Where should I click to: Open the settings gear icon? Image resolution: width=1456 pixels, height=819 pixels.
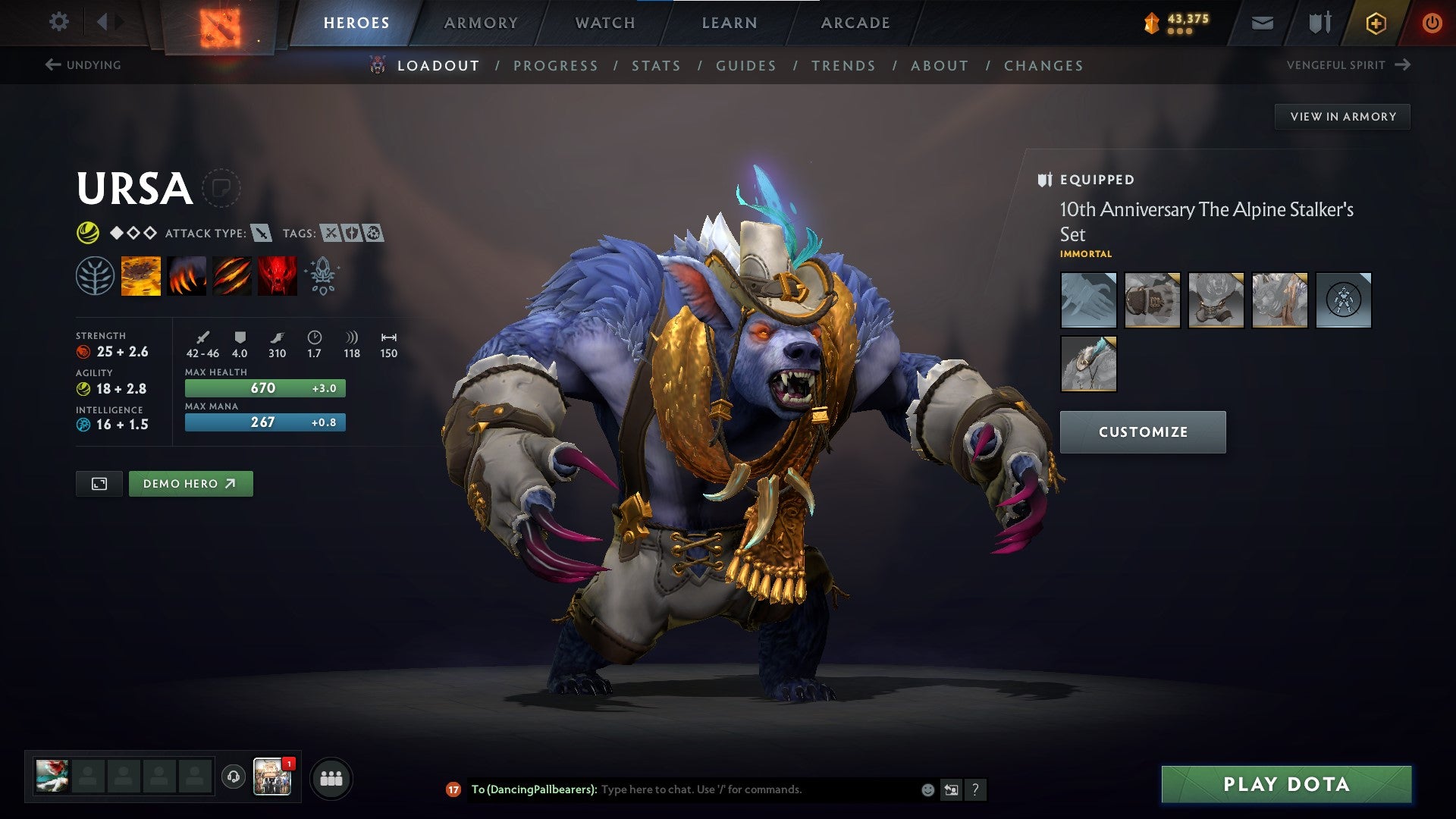coord(58,22)
